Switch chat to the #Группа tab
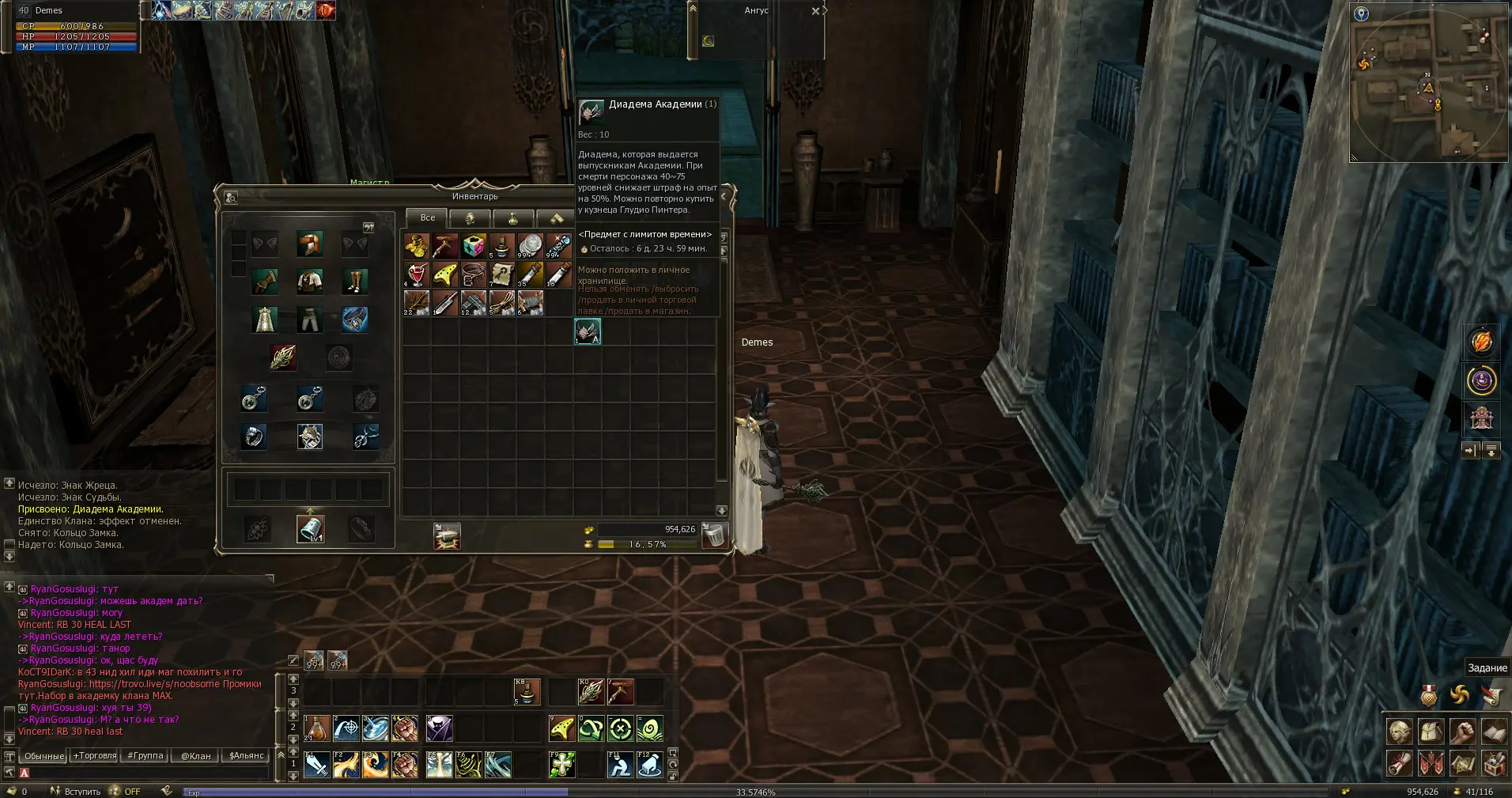The height and width of the screenshot is (798, 1512). 146,755
